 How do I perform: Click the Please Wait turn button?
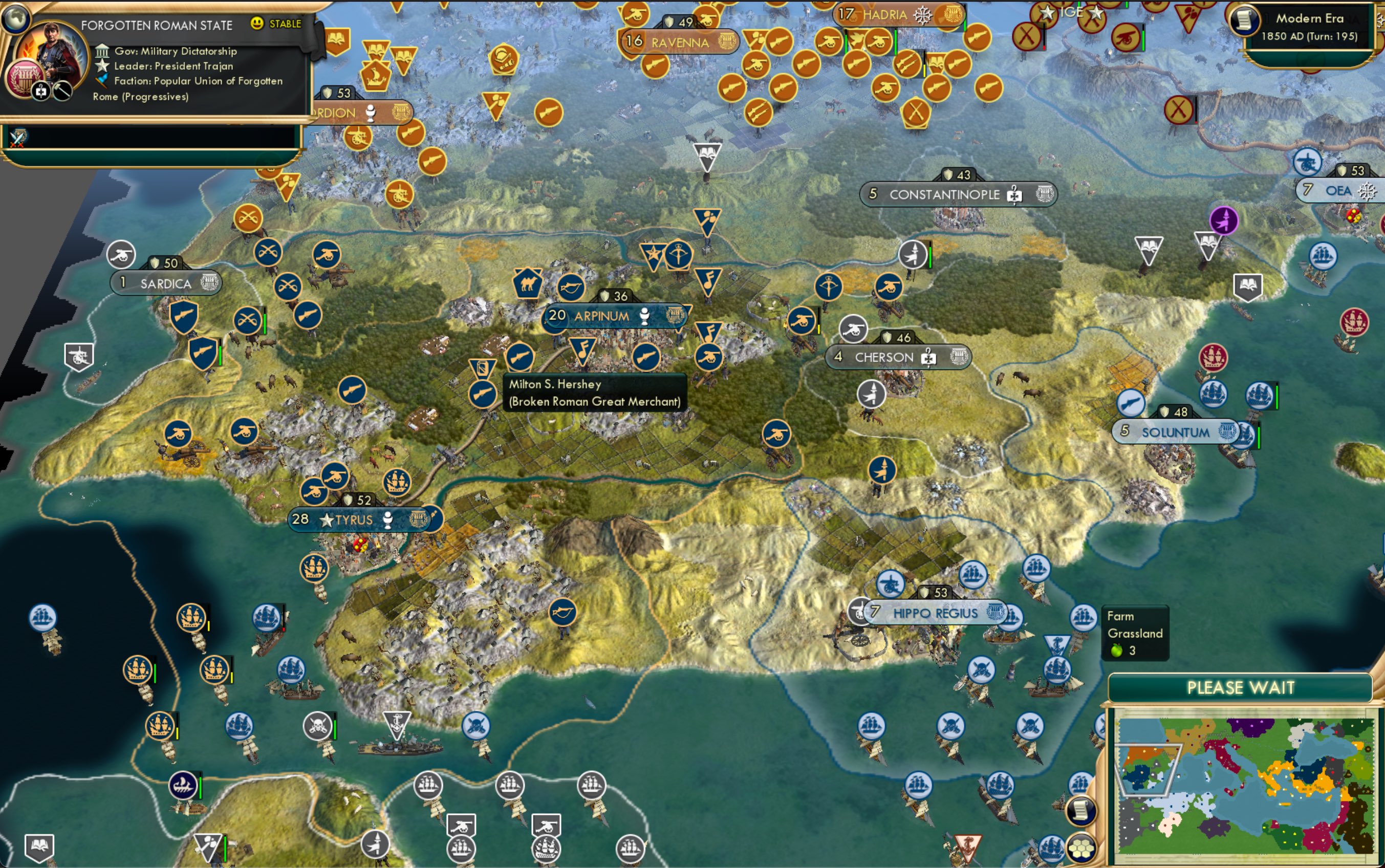[1240, 687]
